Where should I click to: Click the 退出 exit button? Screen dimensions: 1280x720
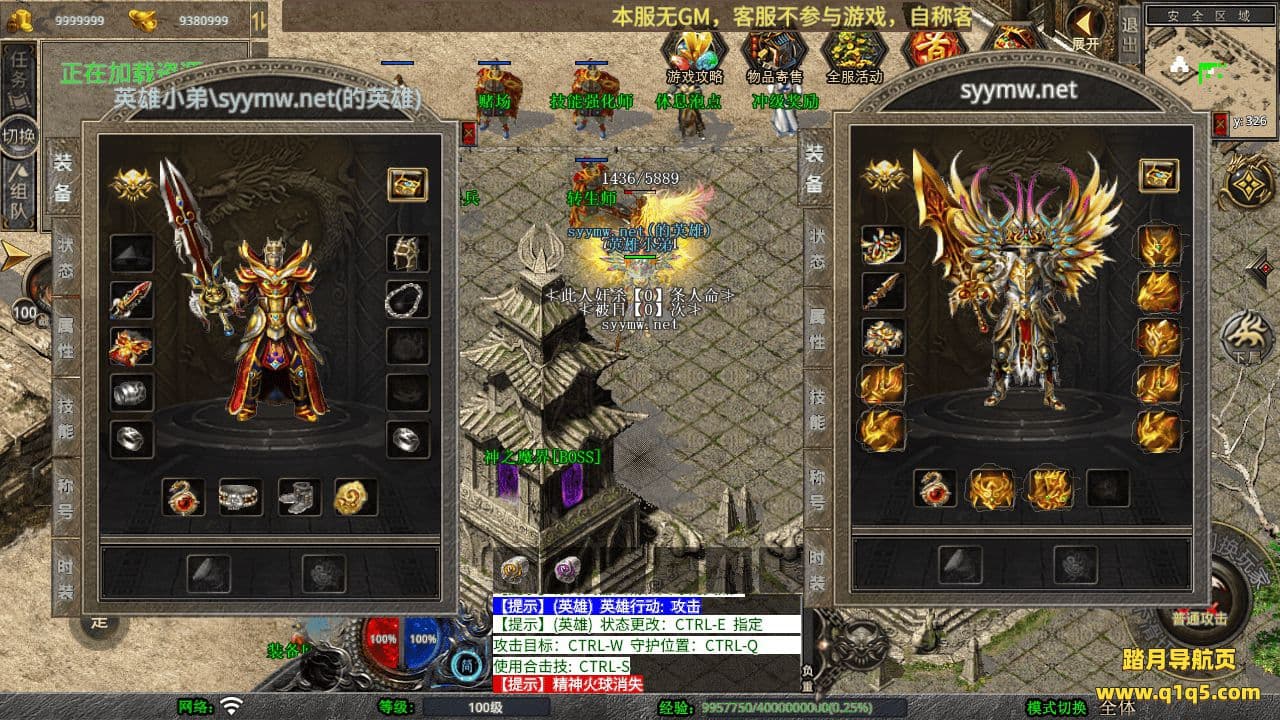(1129, 33)
